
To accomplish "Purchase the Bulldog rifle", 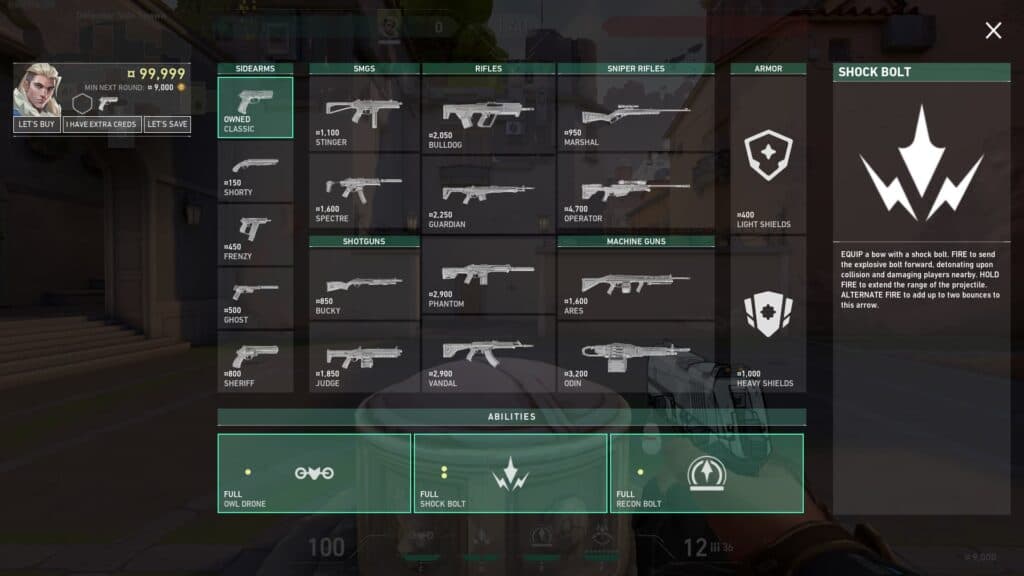I will pos(488,114).
